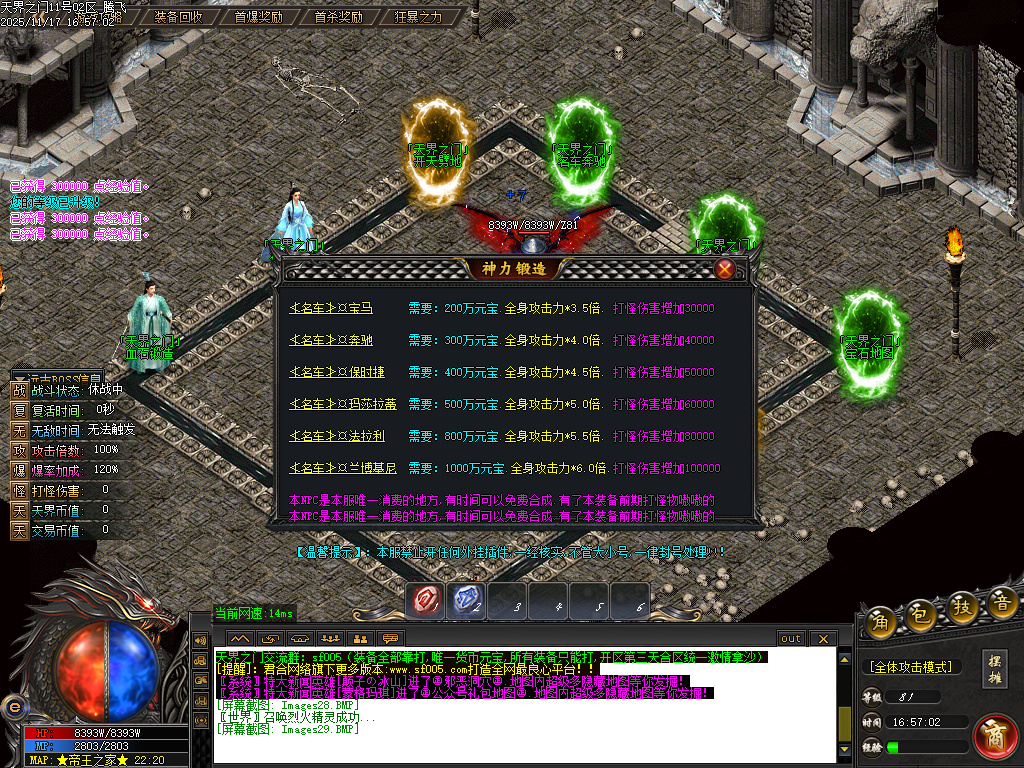Pick the 保时捷 forging option

pos(336,373)
